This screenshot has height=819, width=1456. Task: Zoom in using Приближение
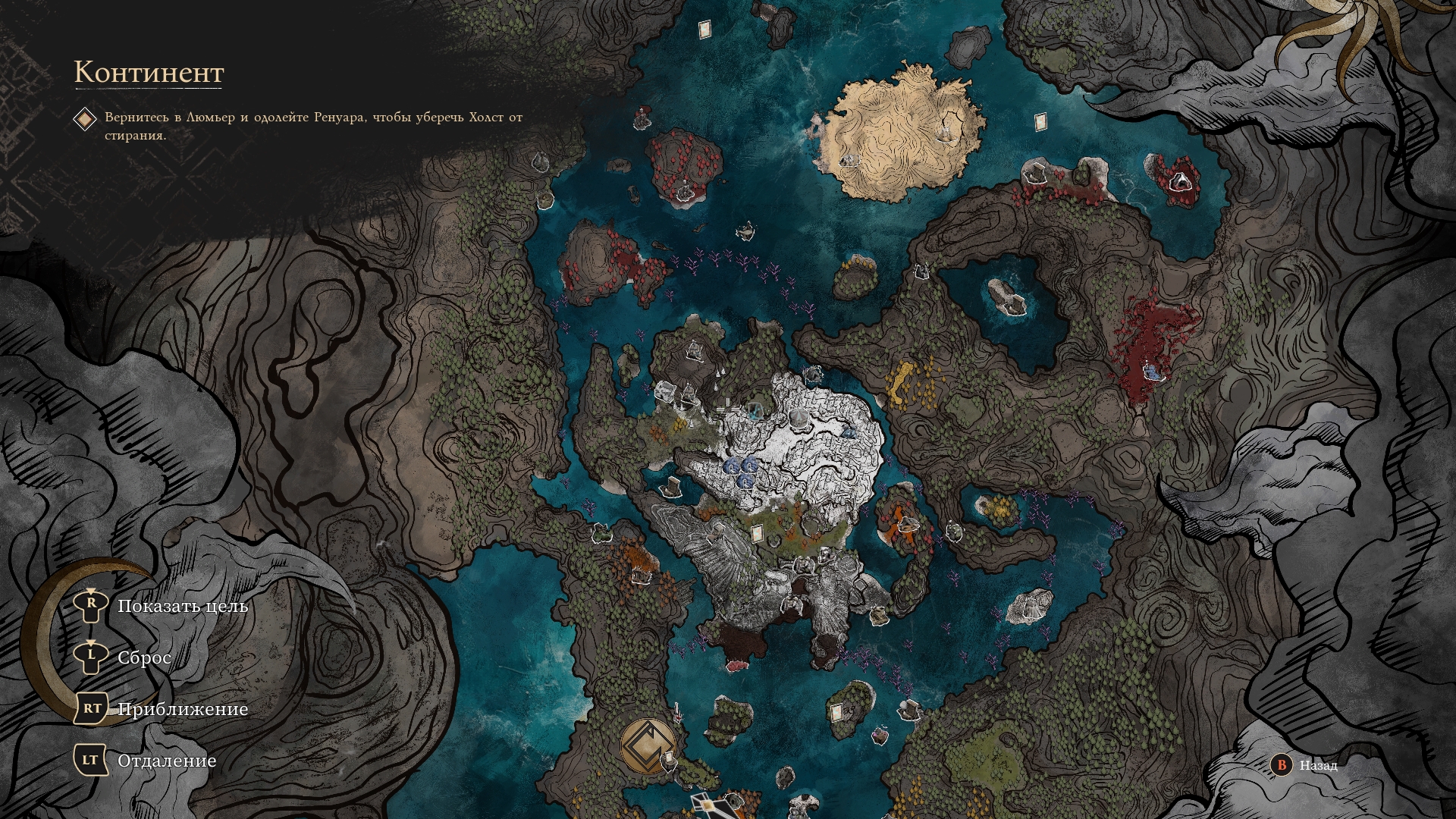pyautogui.click(x=182, y=709)
